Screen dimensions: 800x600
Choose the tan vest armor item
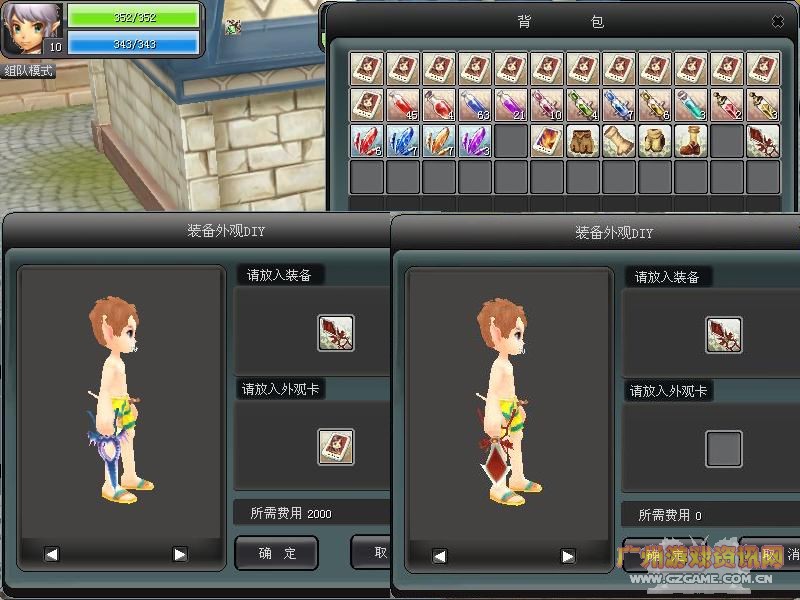(655, 141)
